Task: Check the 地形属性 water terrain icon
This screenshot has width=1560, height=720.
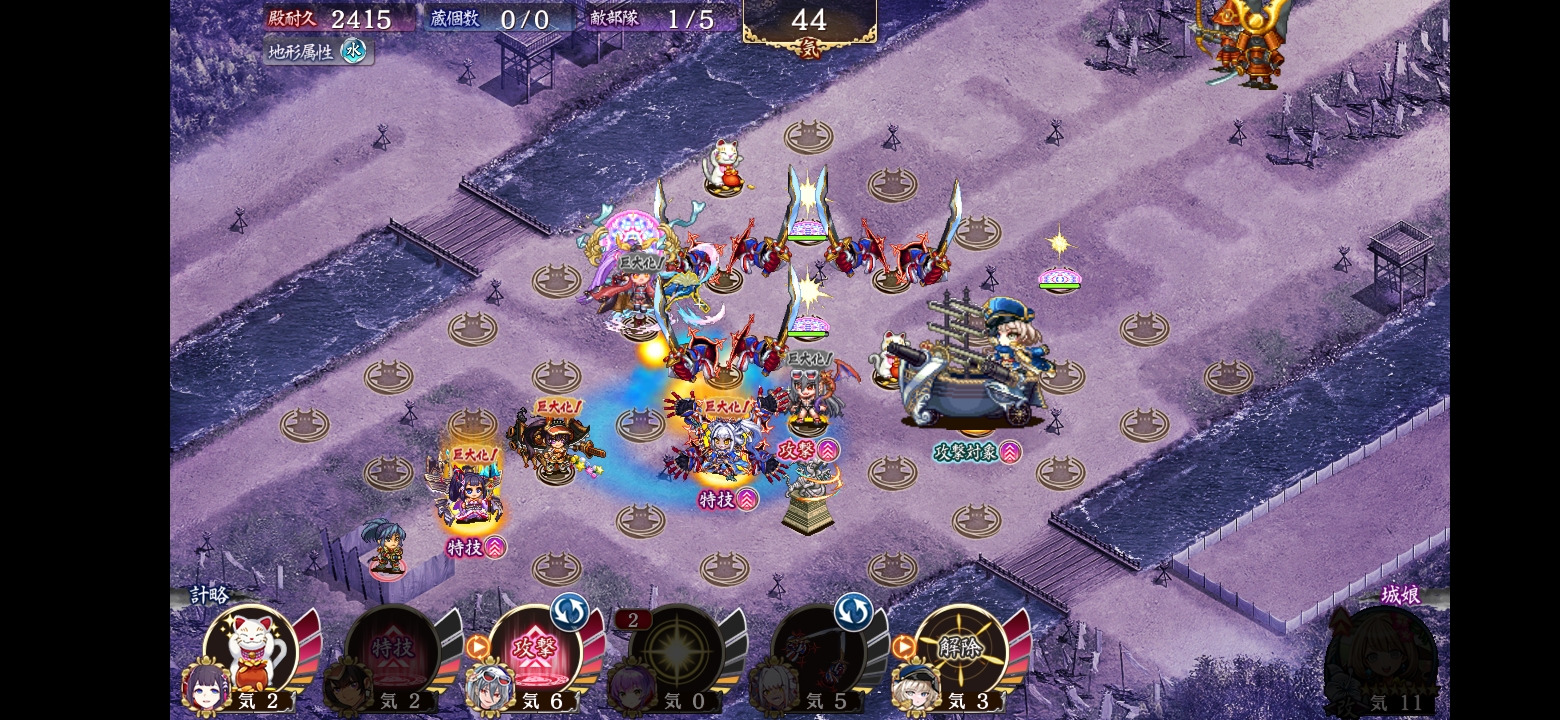Action: (x=354, y=51)
